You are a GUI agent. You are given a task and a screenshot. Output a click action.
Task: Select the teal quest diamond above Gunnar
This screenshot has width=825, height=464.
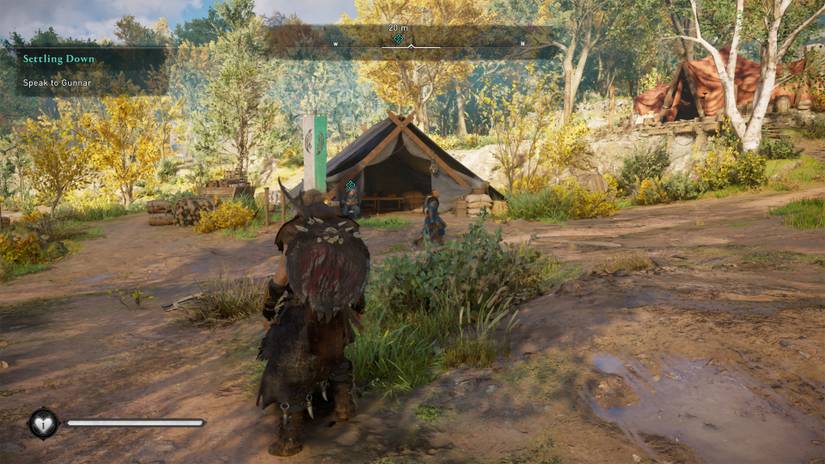click(x=350, y=185)
